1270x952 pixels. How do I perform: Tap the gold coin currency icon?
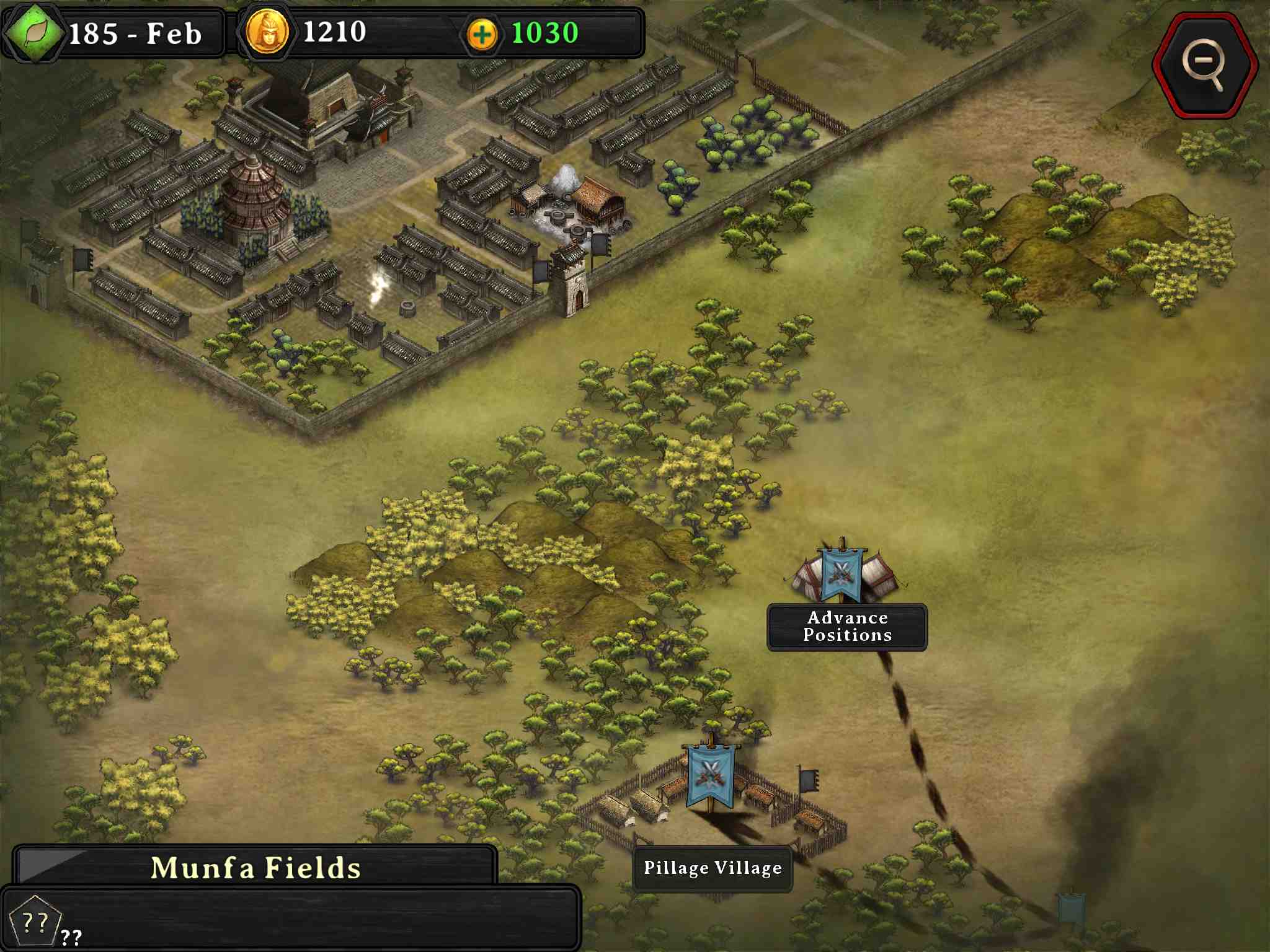coord(267,33)
